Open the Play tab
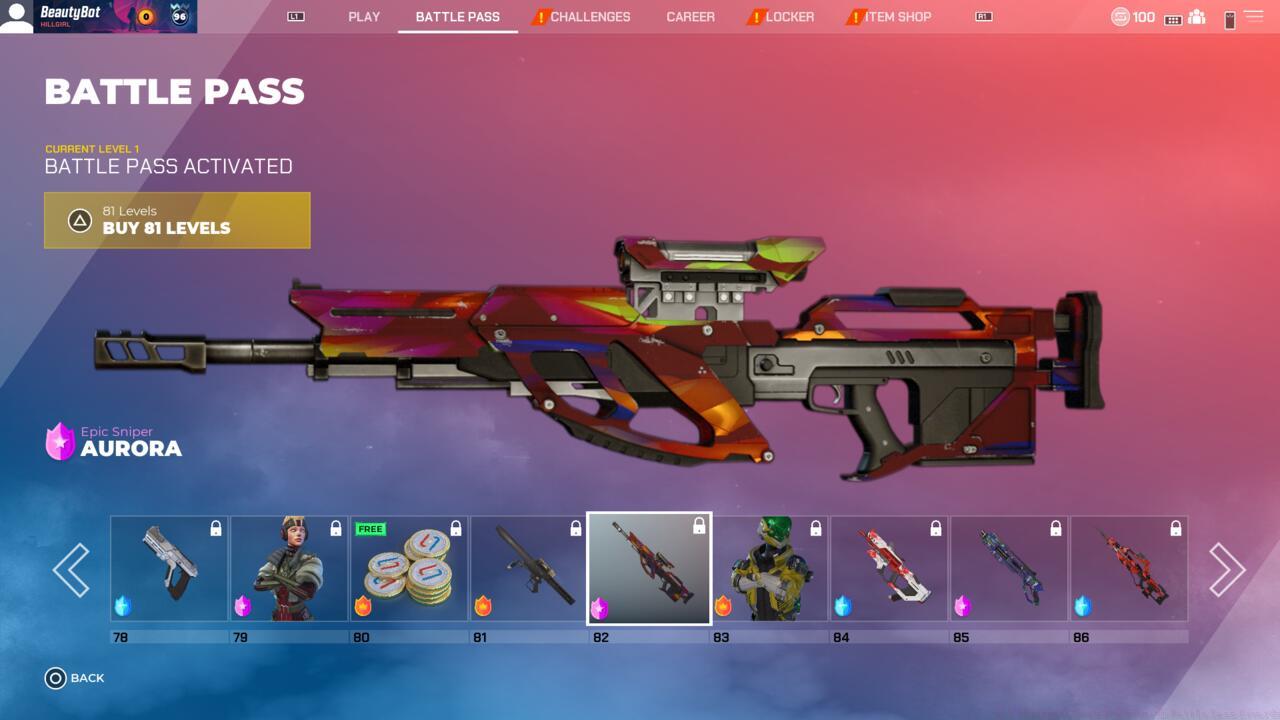 pyautogui.click(x=364, y=17)
